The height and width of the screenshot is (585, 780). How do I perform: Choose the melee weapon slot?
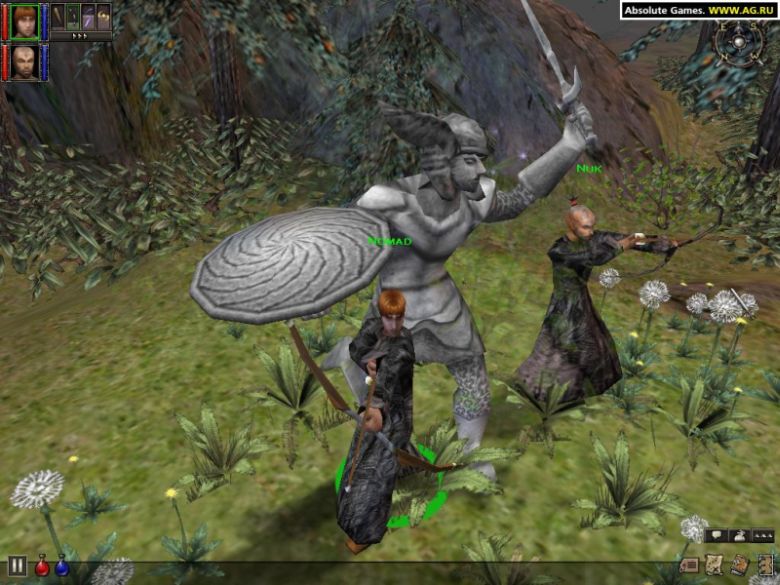pyautogui.click(x=59, y=16)
